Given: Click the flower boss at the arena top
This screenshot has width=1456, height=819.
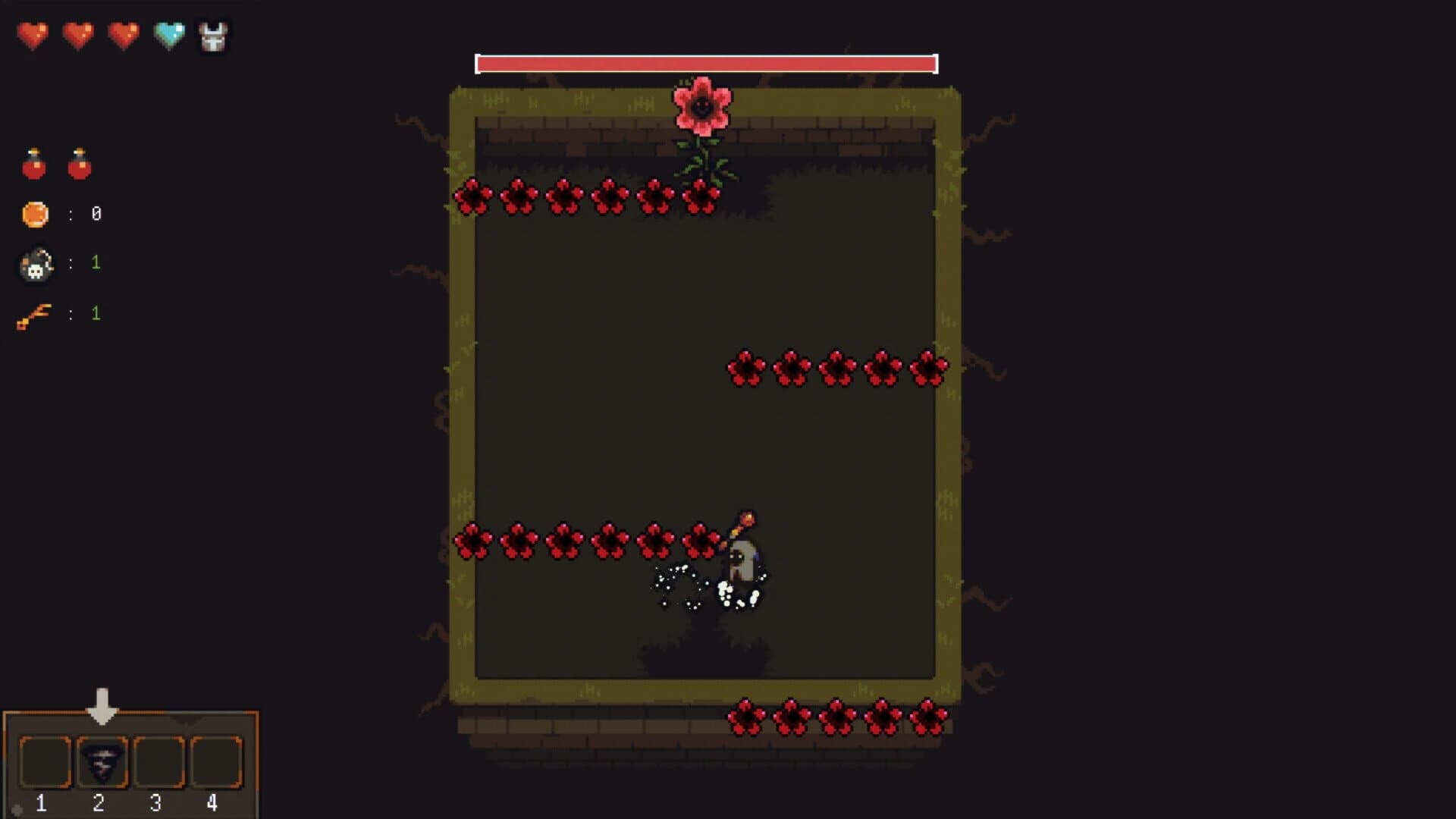Looking at the screenshot, I should click(702, 106).
